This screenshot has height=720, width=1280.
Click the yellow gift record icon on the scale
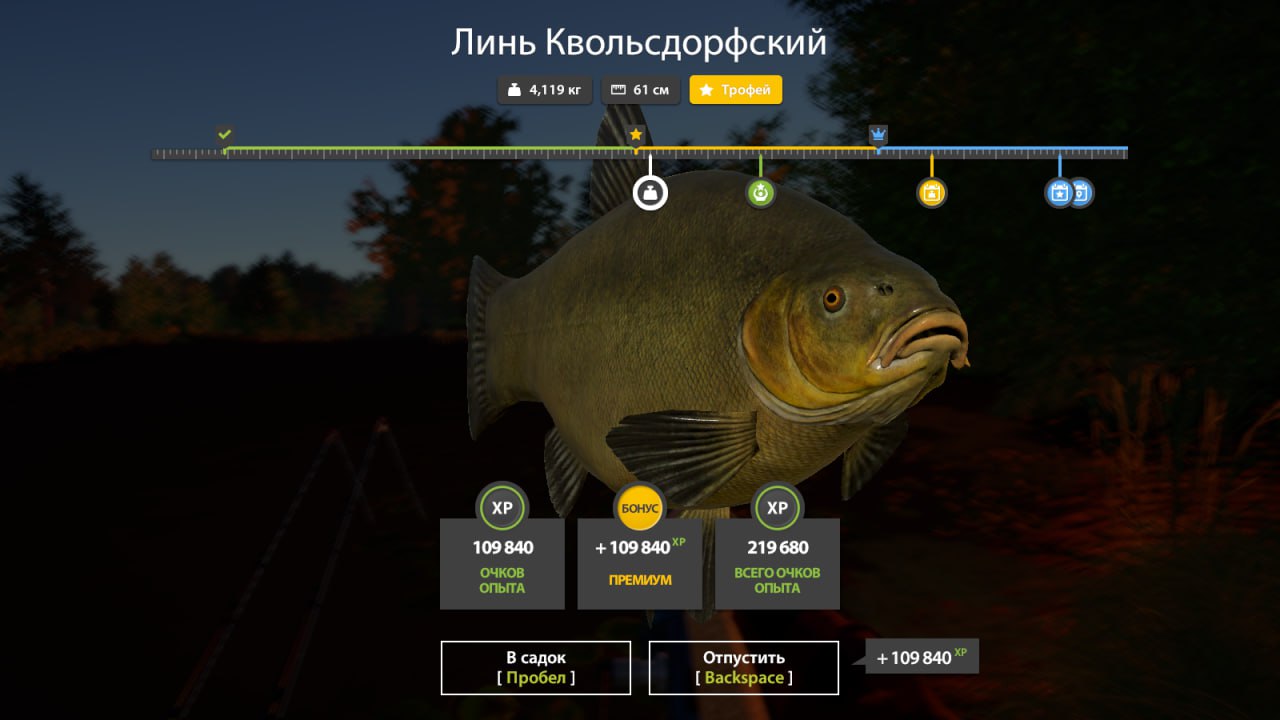click(931, 191)
